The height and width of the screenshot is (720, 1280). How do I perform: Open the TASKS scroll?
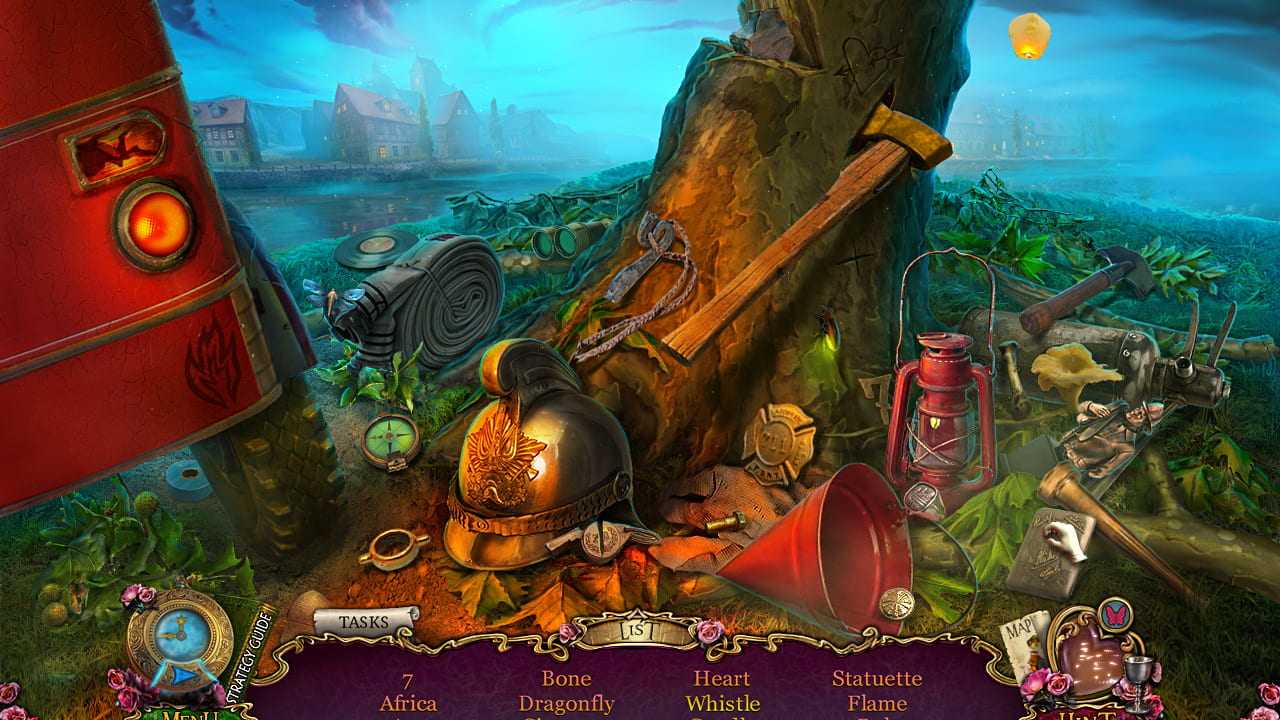point(363,619)
